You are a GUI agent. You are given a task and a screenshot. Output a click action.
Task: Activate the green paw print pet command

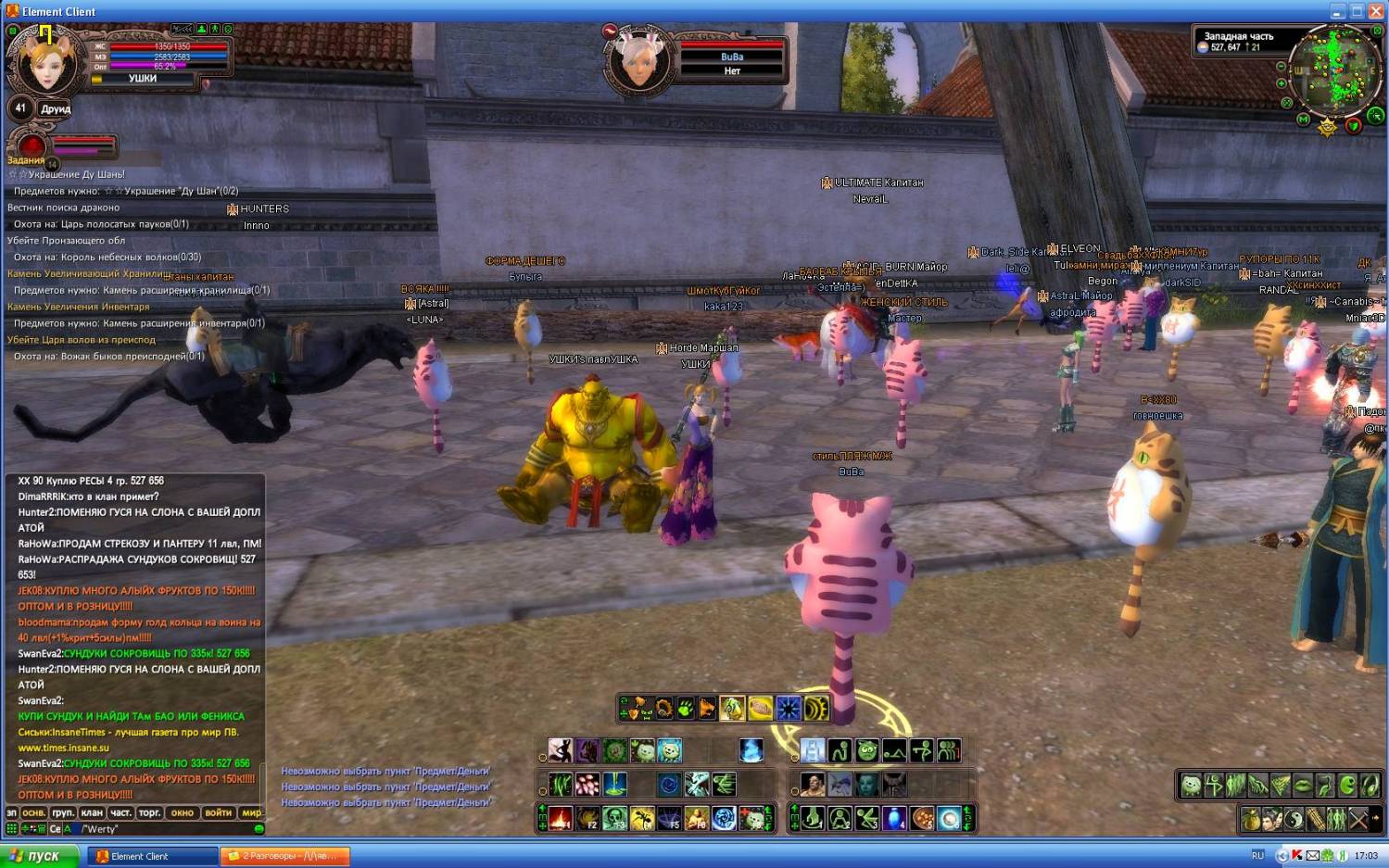click(686, 710)
